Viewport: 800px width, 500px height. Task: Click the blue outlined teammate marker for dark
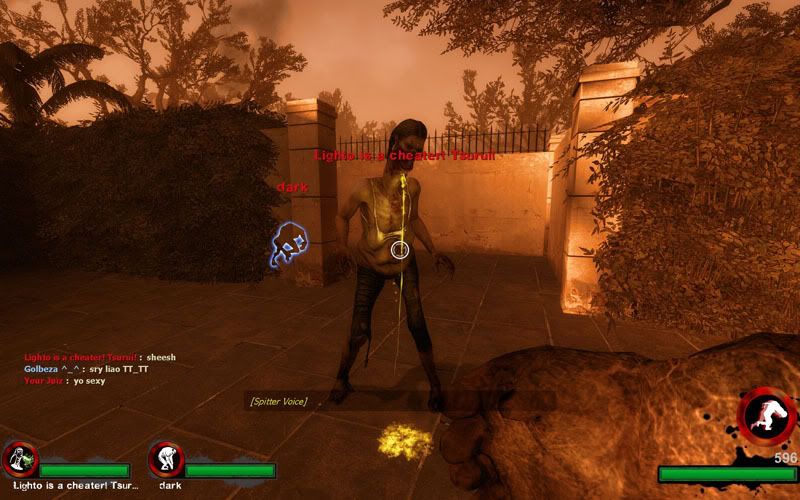(288, 245)
